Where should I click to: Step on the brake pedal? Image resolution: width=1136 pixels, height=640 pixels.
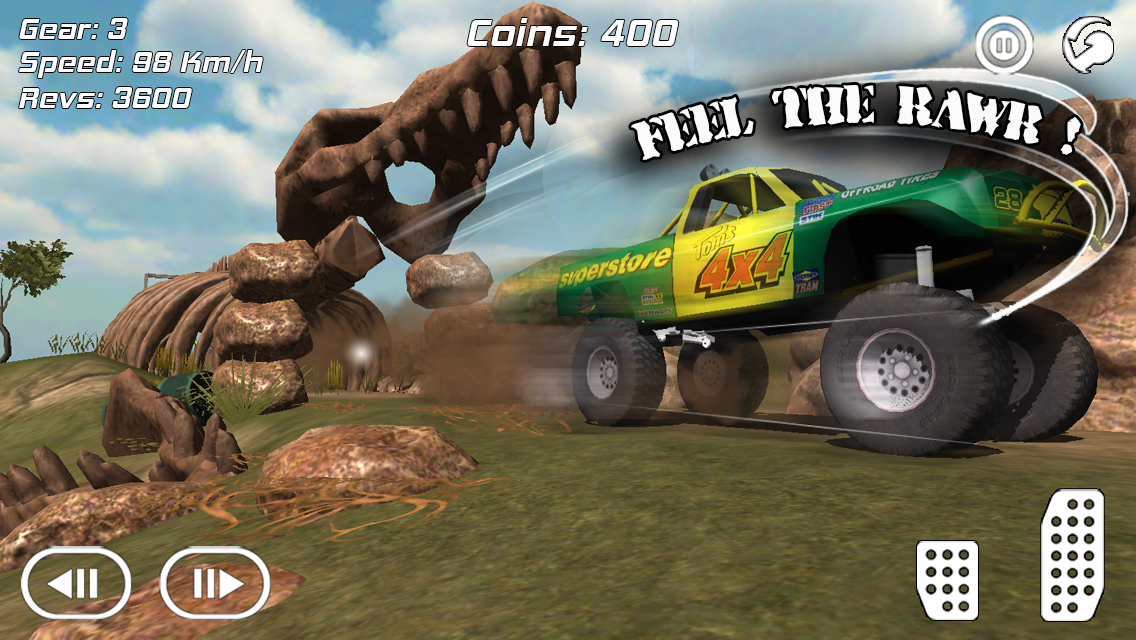(946, 579)
